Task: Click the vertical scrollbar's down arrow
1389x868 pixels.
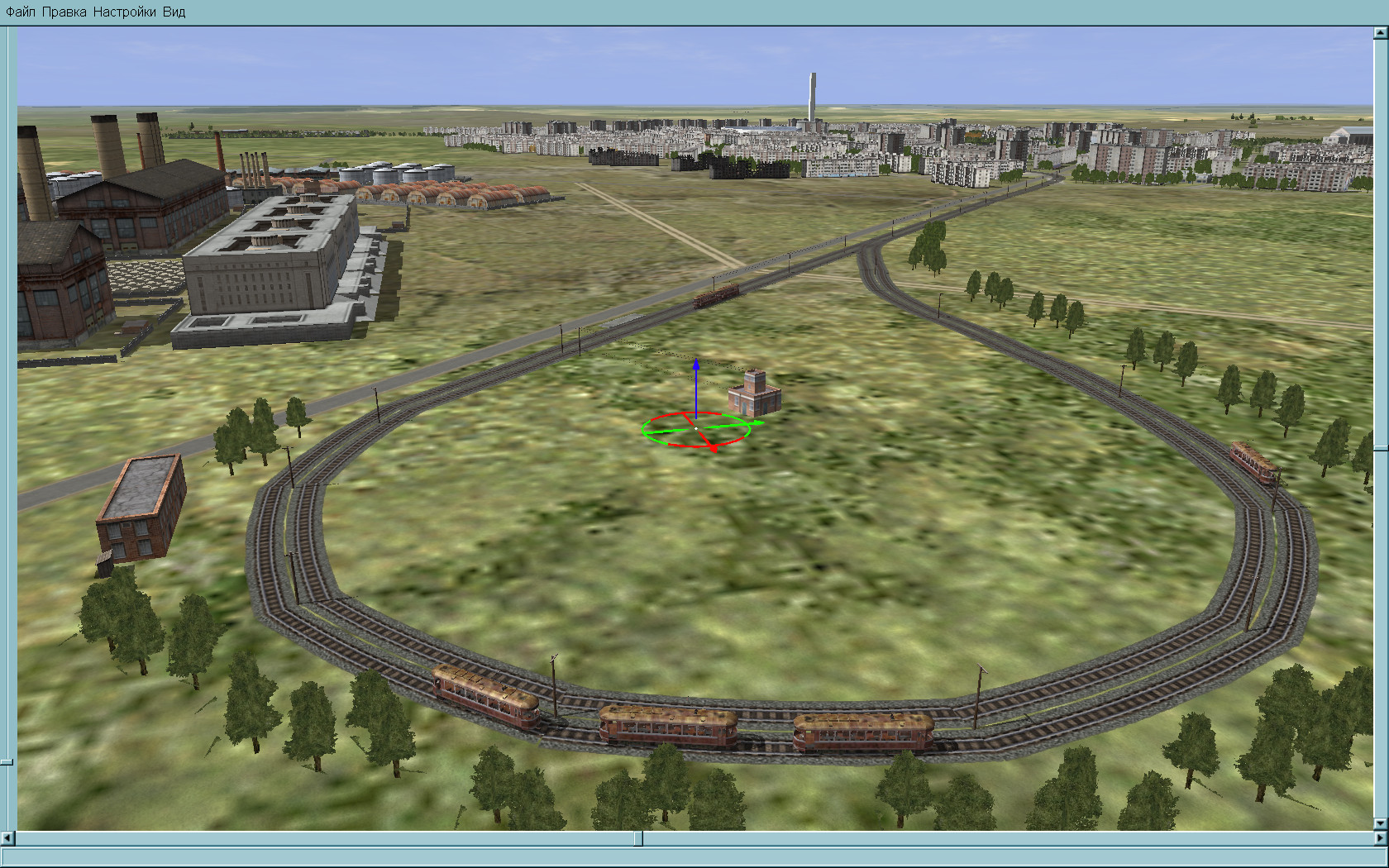Action: pyautogui.click(x=1381, y=824)
